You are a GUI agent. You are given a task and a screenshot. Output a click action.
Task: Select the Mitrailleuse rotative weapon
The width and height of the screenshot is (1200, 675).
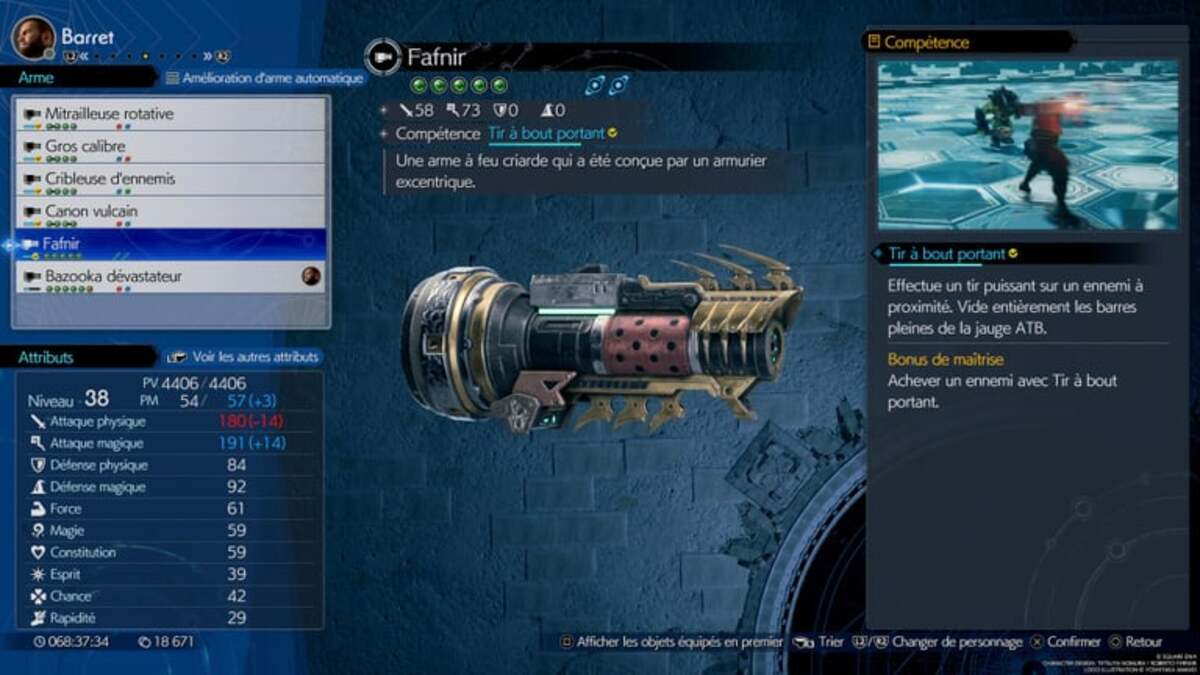tap(170, 115)
